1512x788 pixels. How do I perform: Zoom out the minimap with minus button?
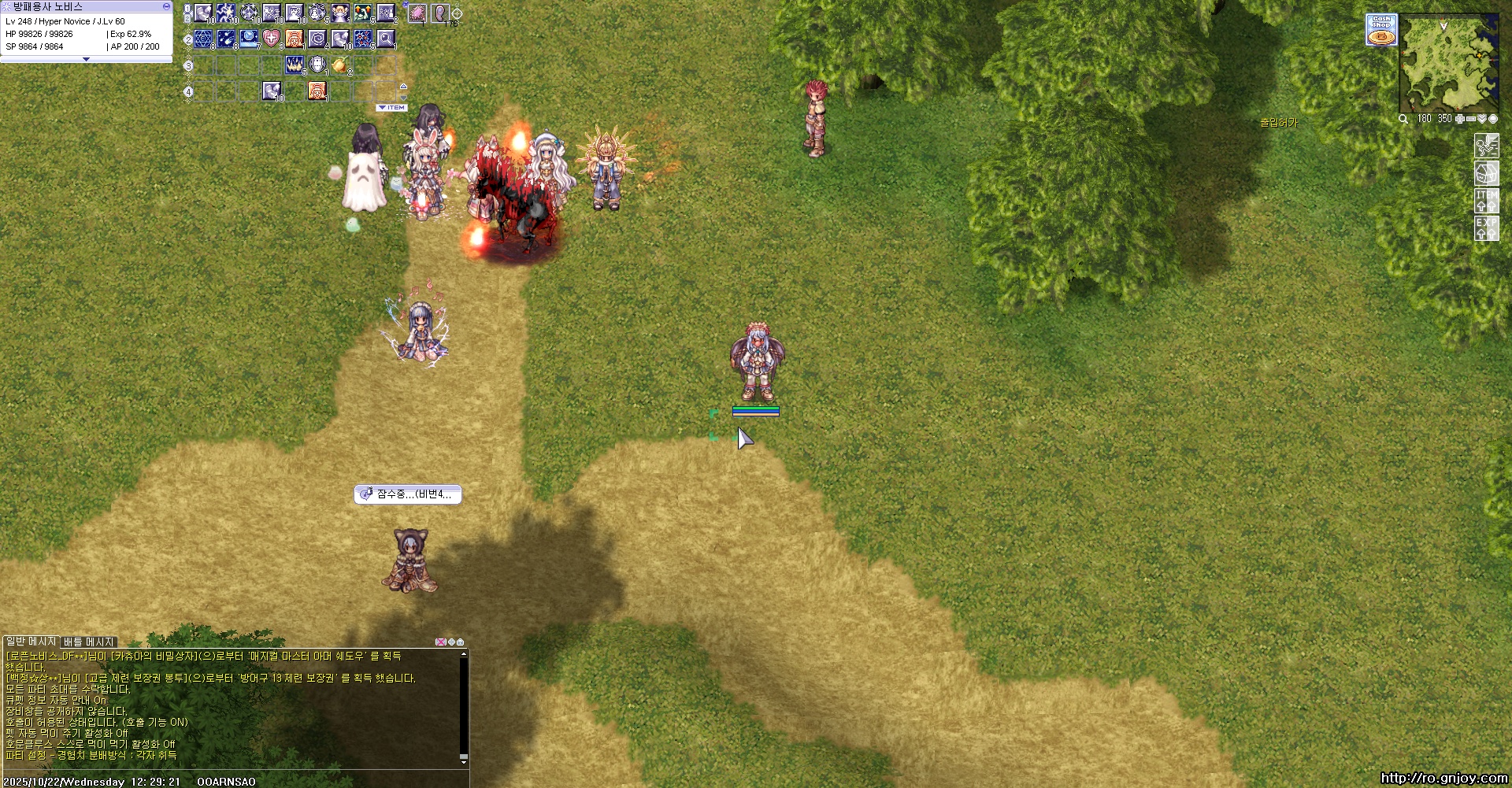pyautogui.click(x=1470, y=119)
